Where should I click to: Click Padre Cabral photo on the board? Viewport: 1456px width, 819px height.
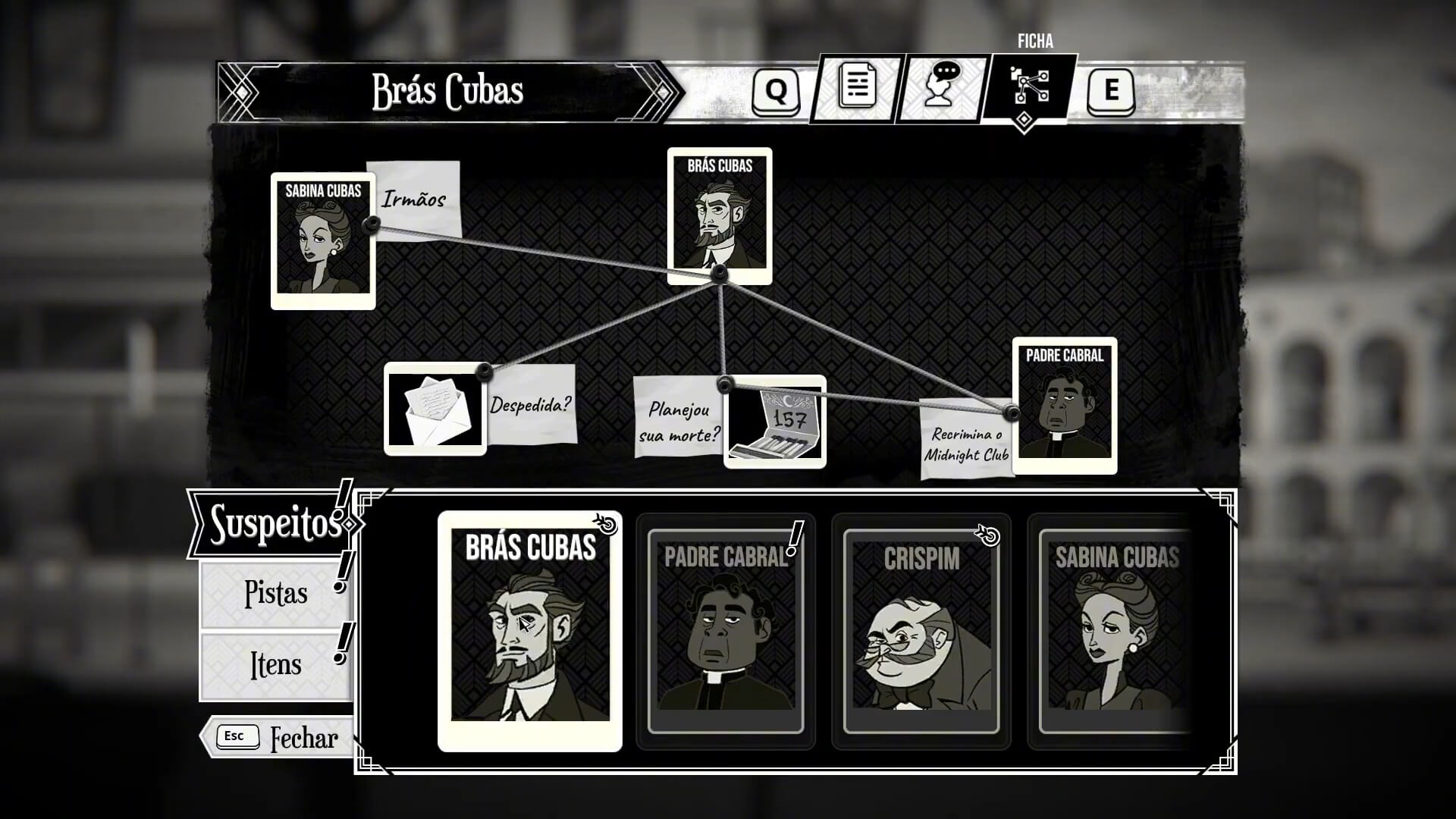1064,405
